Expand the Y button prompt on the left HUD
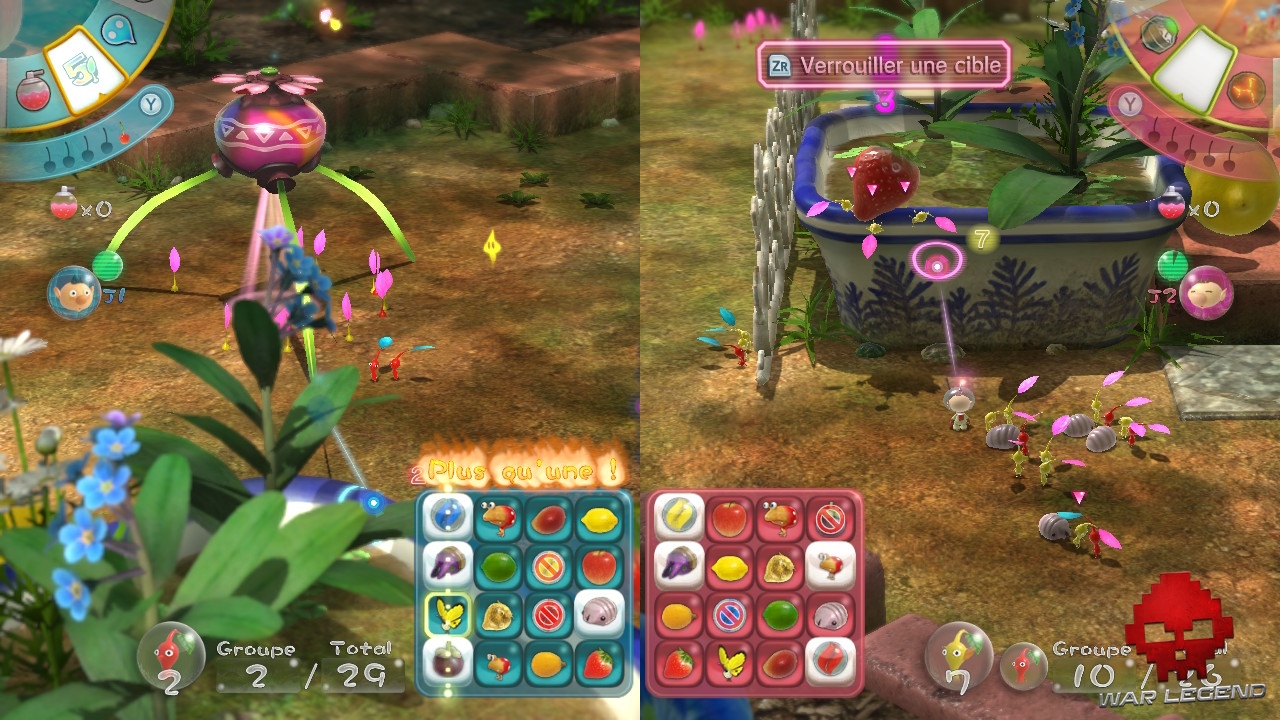1280x720 pixels. pyautogui.click(x=149, y=106)
